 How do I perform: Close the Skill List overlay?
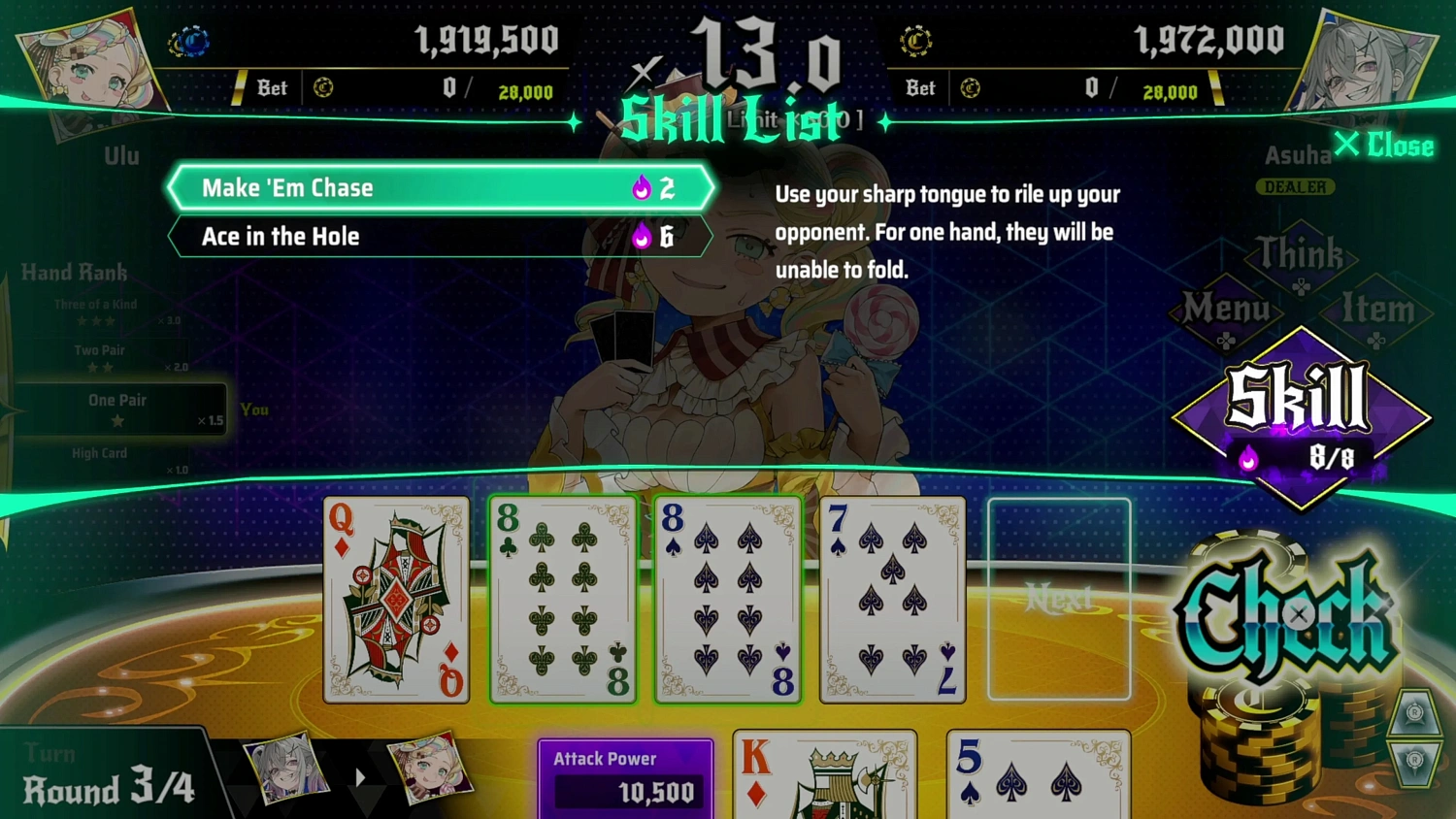1384,146
